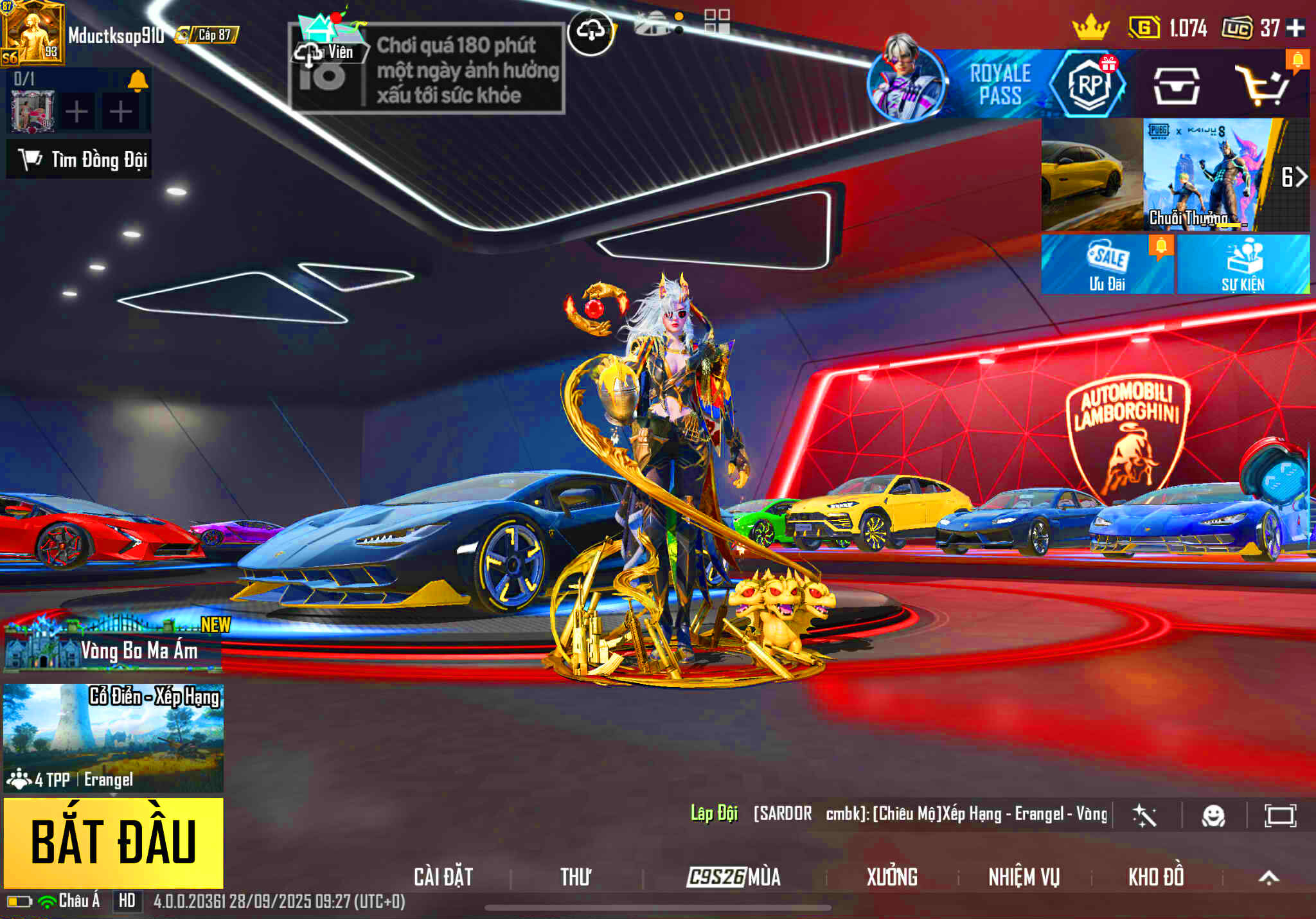View the Mductksop910 player profile avatar

click(x=32, y=33)
